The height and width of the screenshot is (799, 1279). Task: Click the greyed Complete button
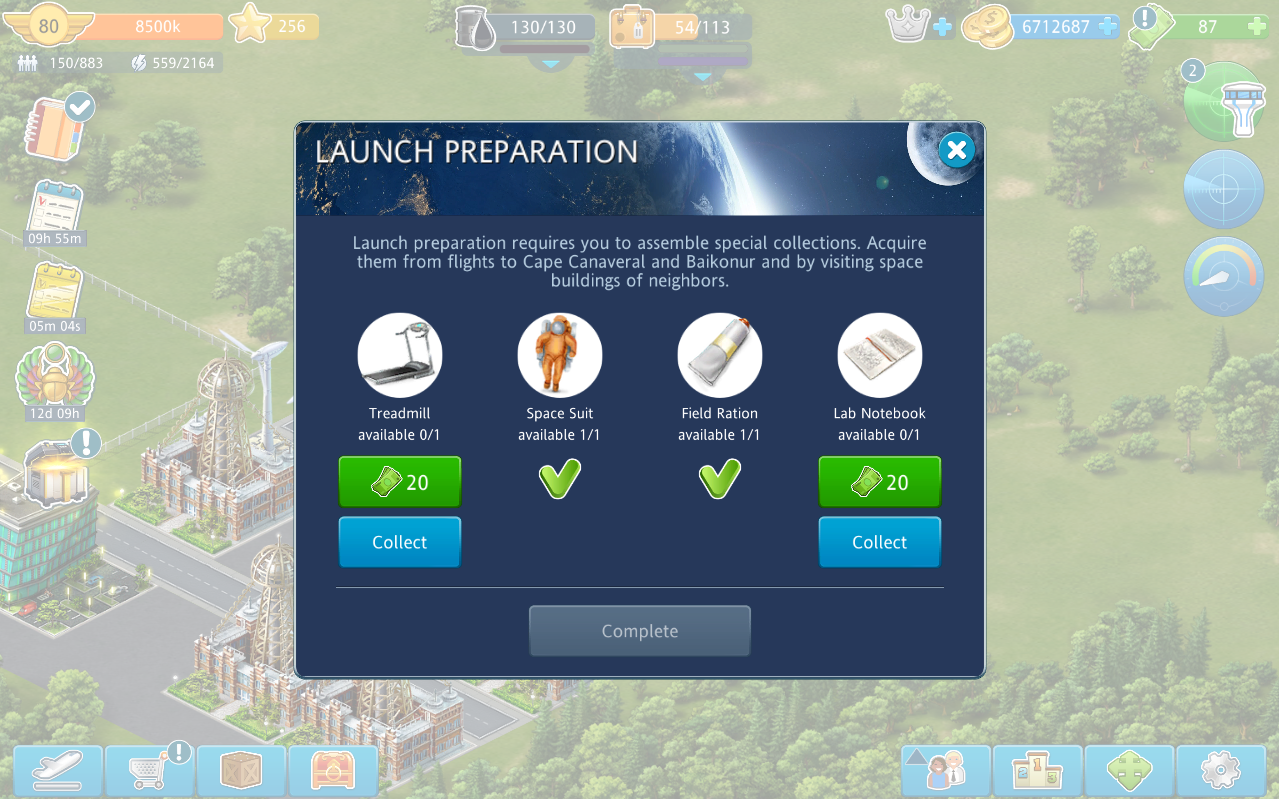[639, 631]
